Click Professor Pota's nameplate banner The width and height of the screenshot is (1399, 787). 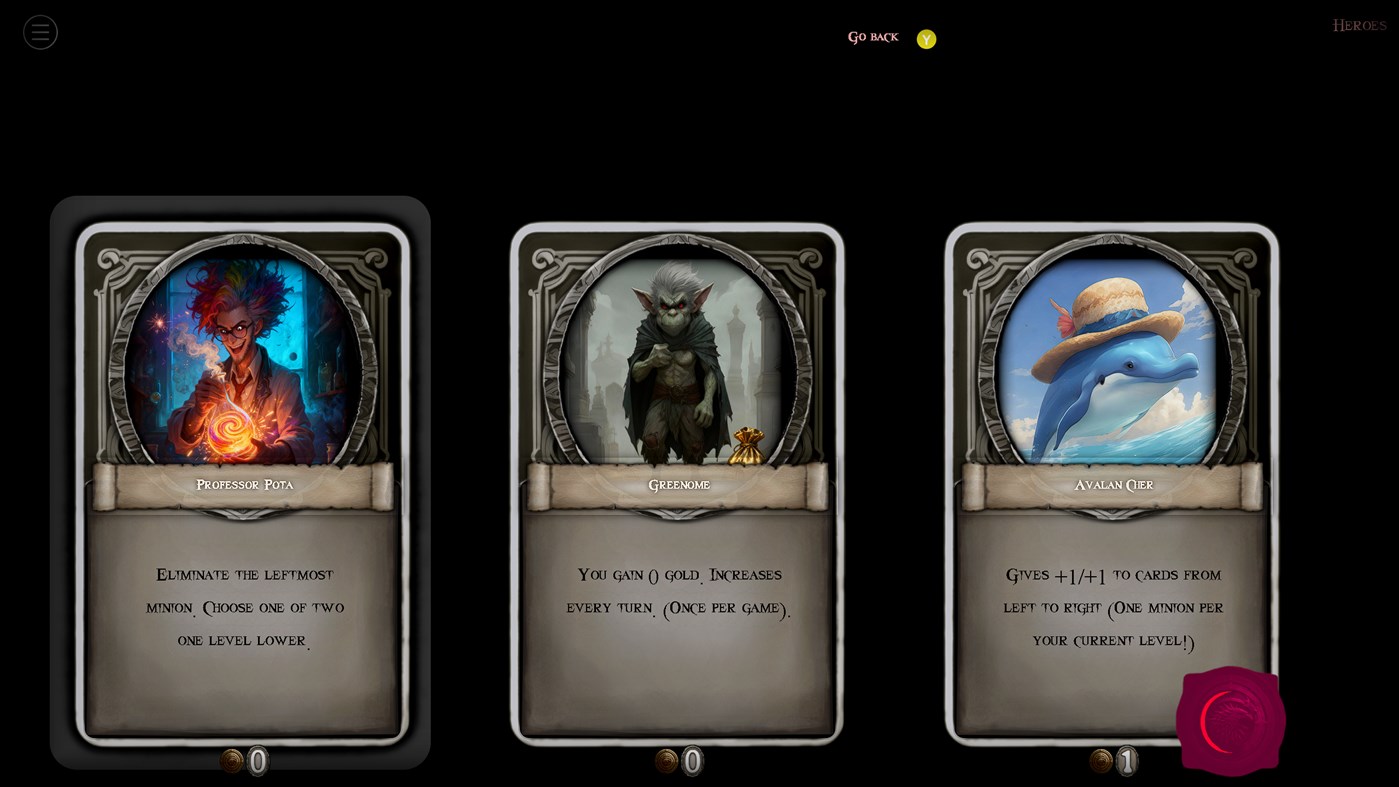coord(243,484)
